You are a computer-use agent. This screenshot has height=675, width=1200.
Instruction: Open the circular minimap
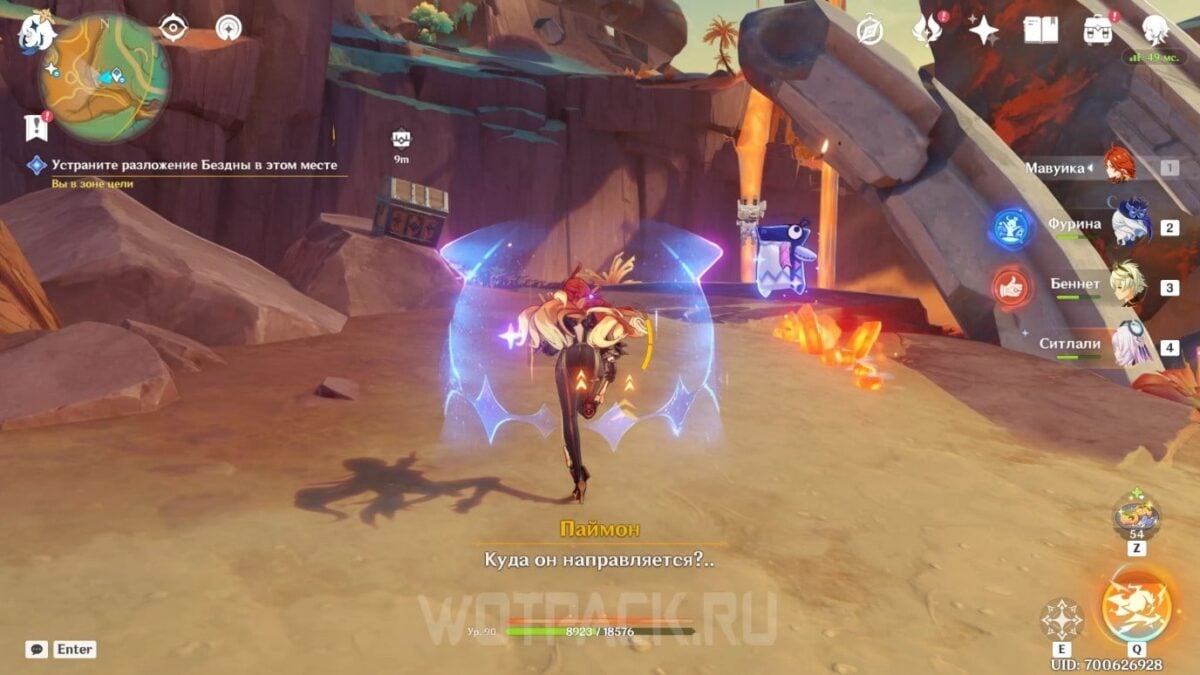point(103,78)
